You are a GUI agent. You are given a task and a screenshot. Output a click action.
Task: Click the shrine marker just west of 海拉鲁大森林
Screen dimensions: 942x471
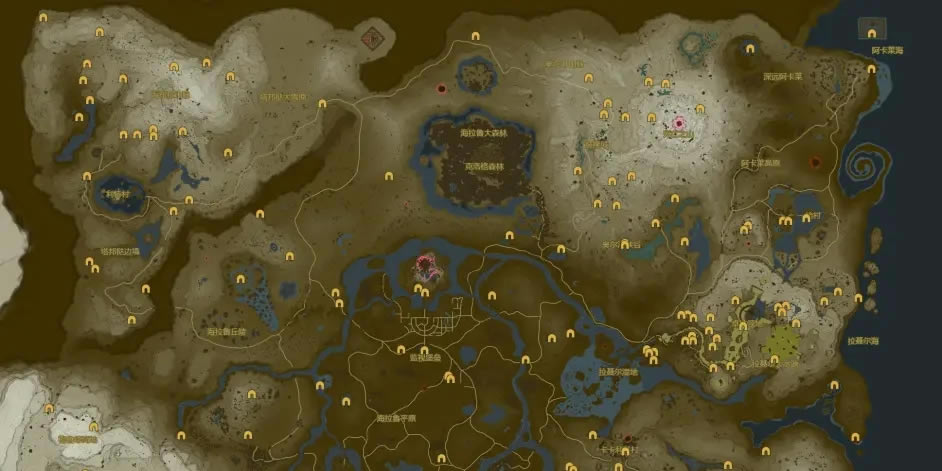coord(389,177)
